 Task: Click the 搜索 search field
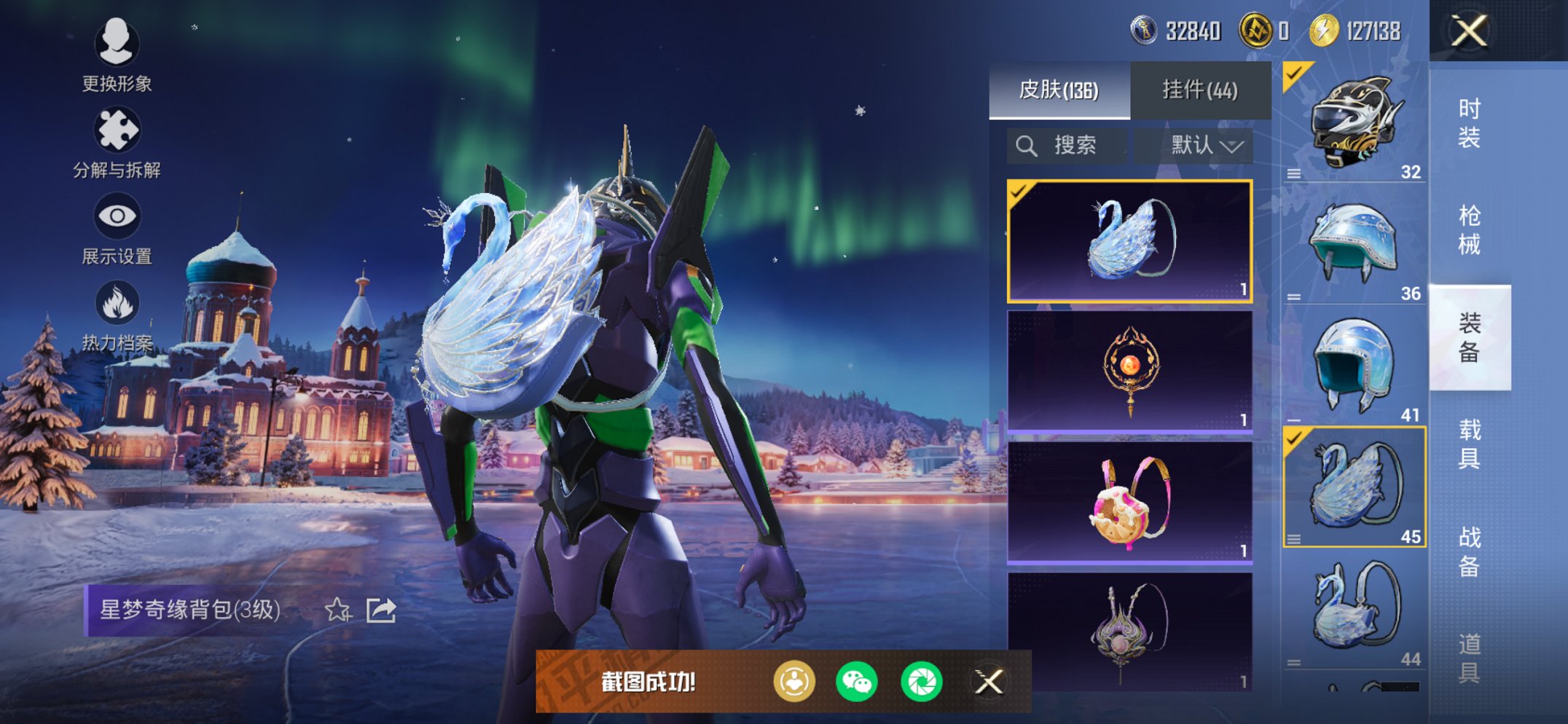[1067, 146]
